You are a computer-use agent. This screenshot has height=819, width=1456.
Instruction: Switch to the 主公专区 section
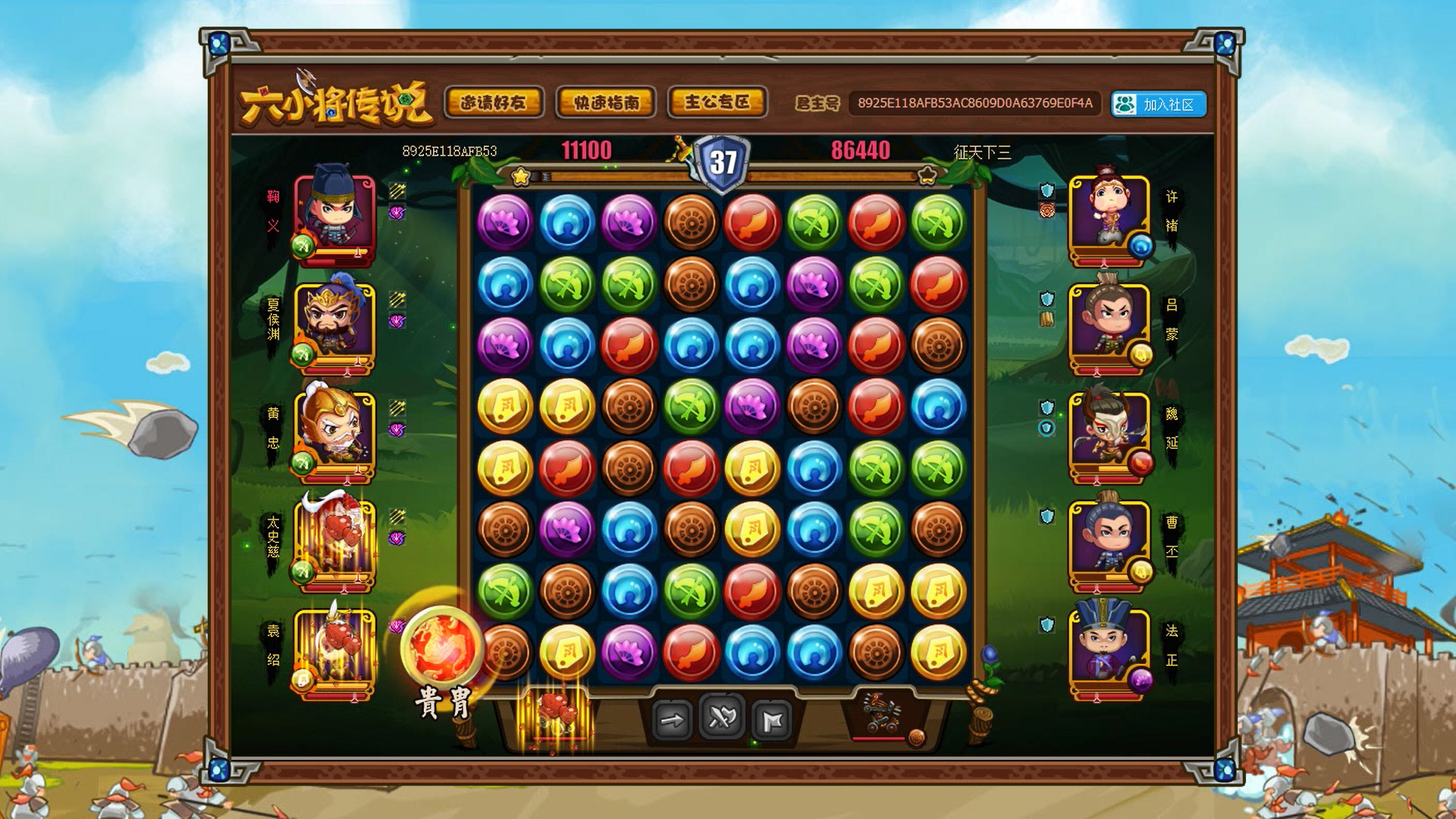coord(717,102)
